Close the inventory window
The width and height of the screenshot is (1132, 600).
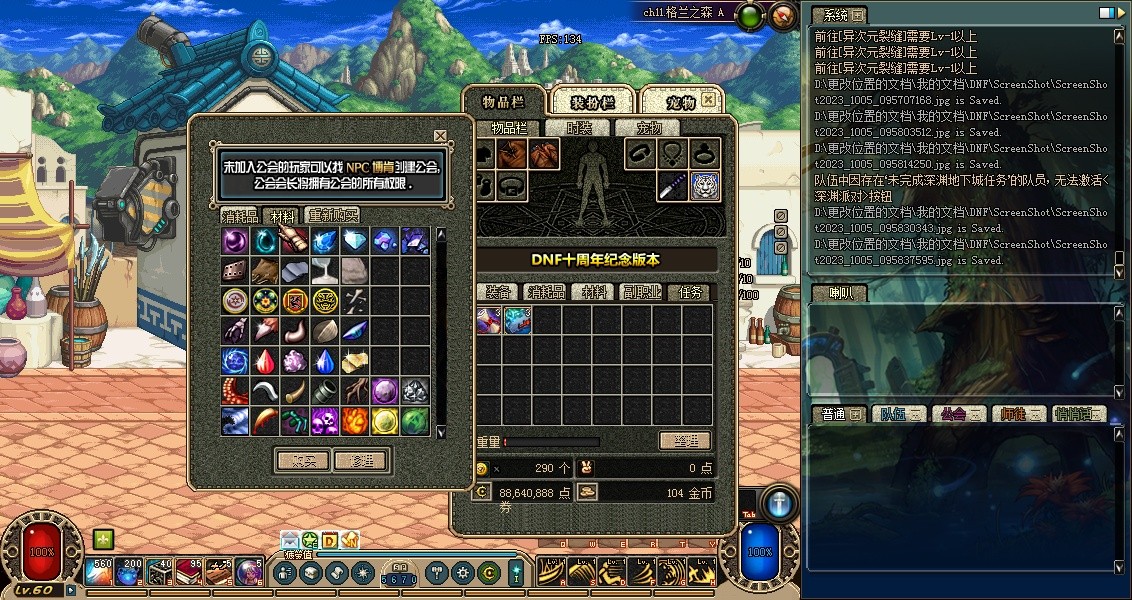[x=708, y=100]
